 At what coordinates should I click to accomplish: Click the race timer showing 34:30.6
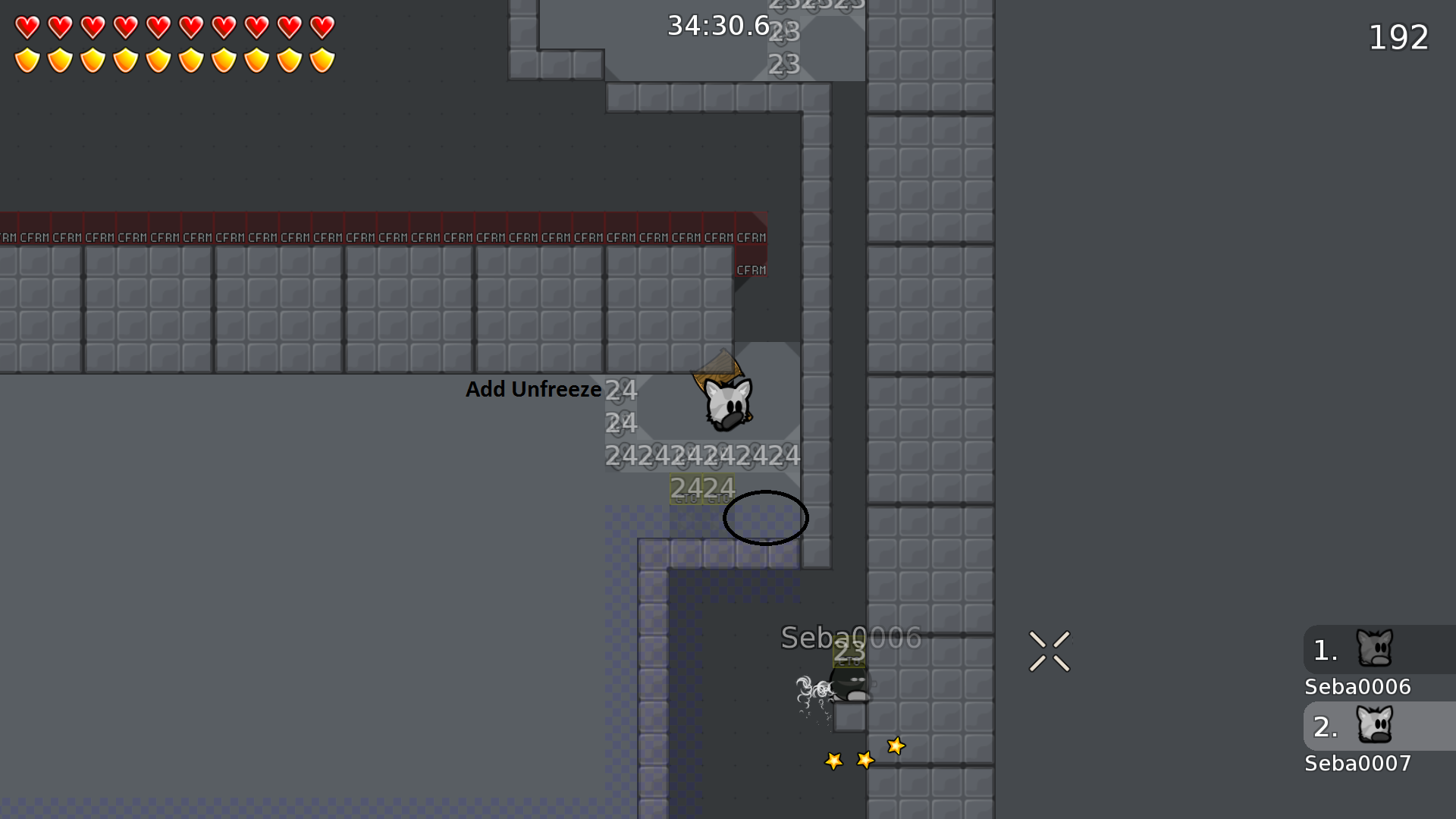click(718, 25)
